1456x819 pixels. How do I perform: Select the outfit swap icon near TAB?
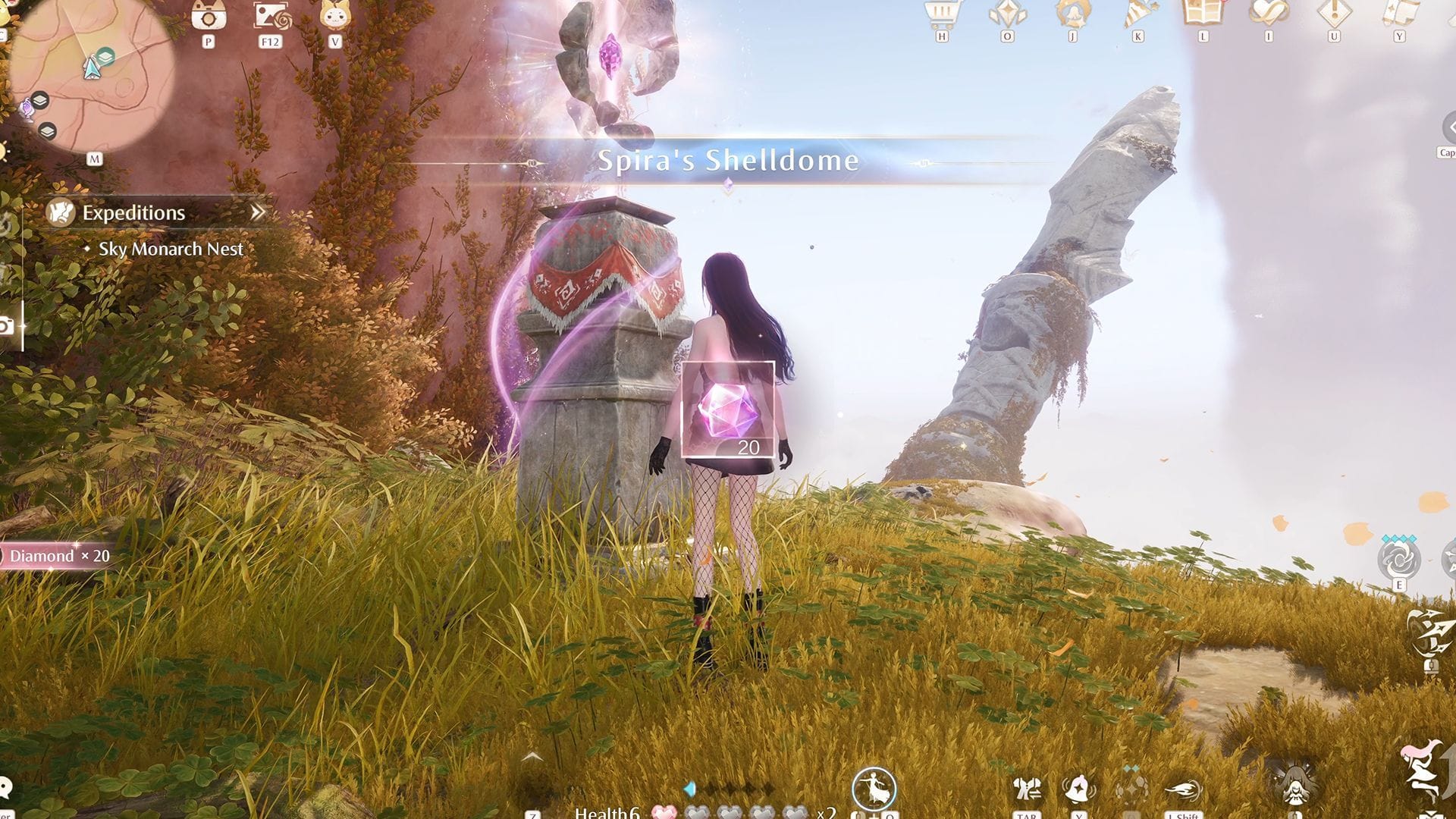tap(1028, 790)
